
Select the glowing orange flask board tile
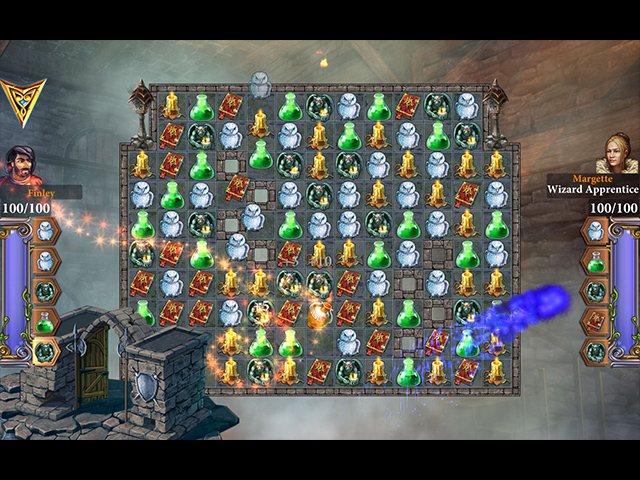(319, 317)
